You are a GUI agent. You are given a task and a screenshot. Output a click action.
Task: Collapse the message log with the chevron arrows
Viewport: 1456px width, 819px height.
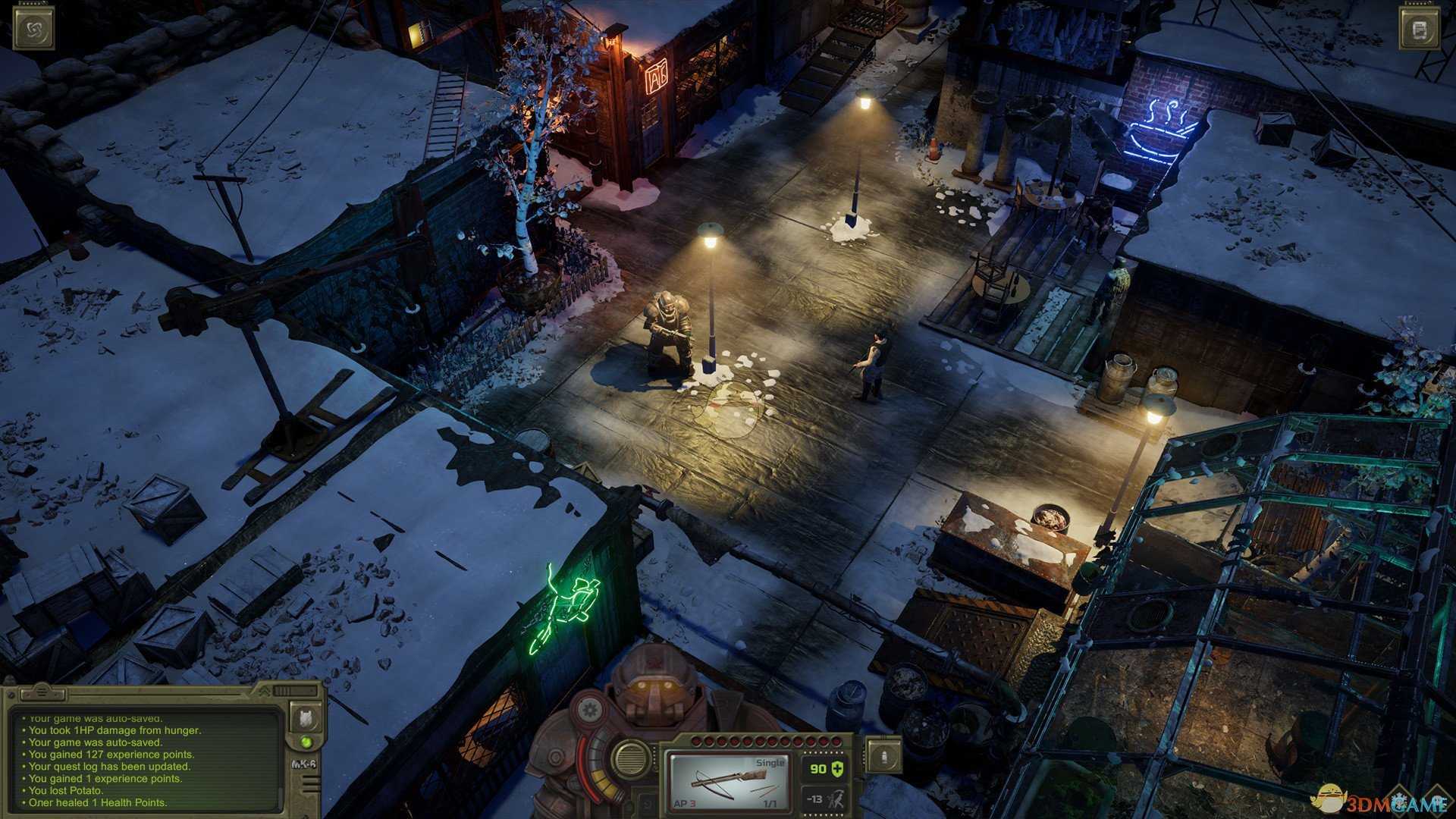point(265,692)
